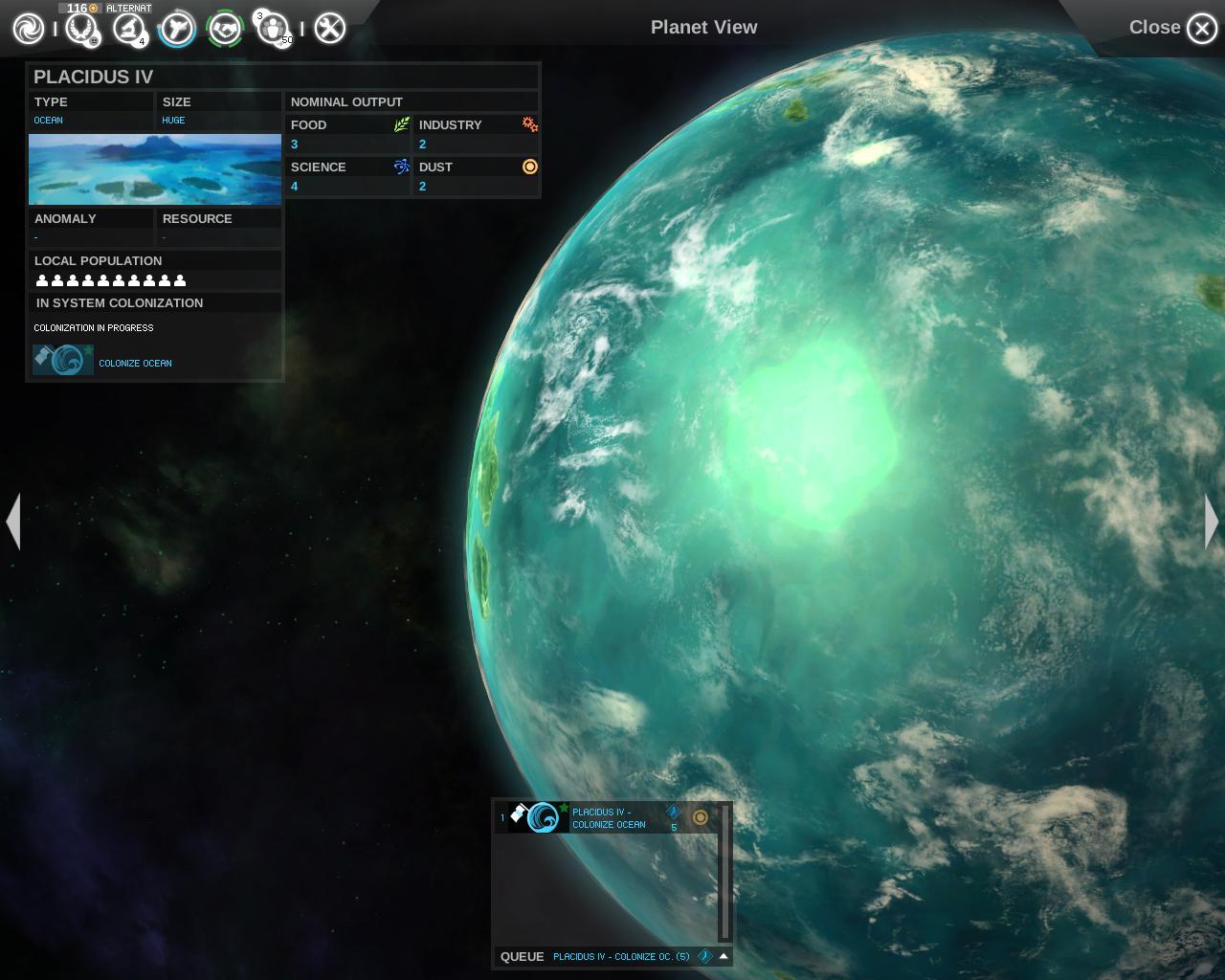
Task: Click the ocean planet type thumbnail
Action: coord(155,169)
